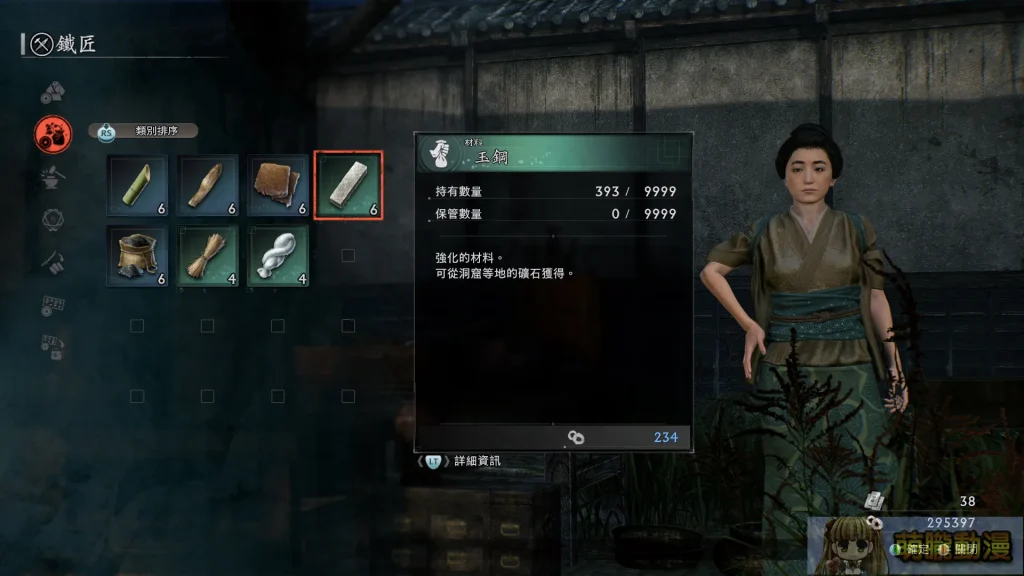Select the brown leather hide slot
1024x576 pixels.
tap(278, 185)
